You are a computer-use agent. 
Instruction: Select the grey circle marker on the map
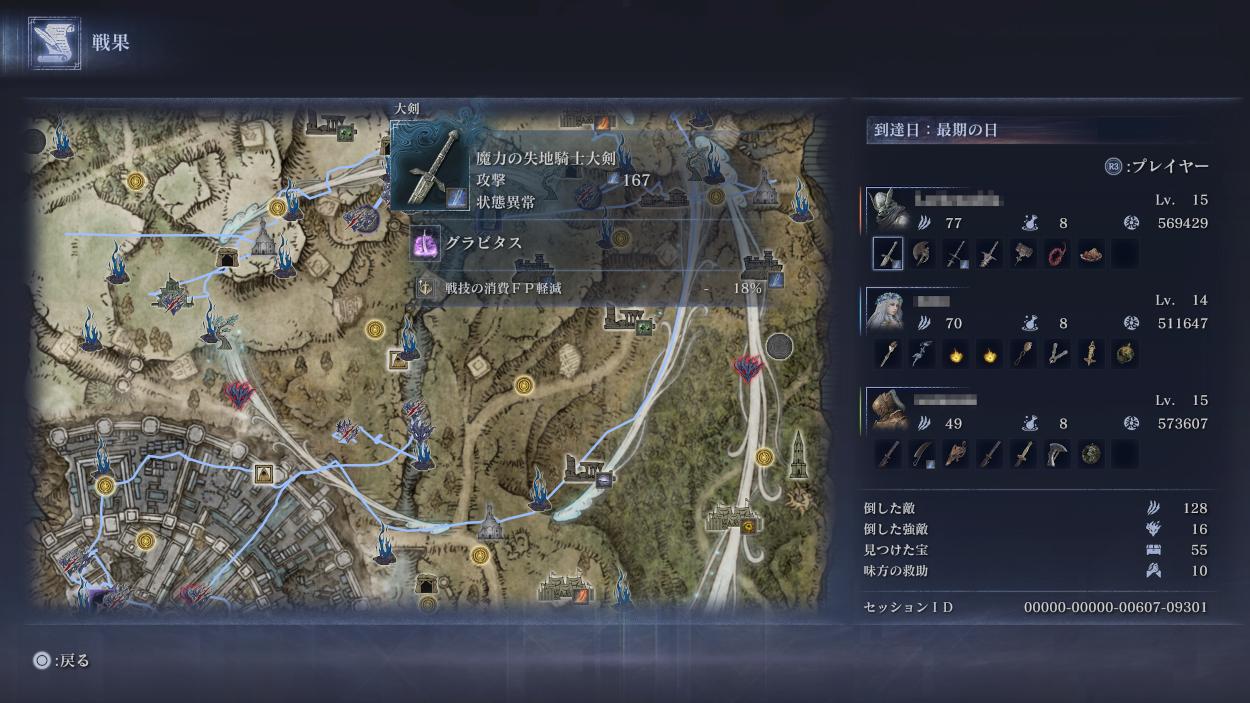click(779, 347)
